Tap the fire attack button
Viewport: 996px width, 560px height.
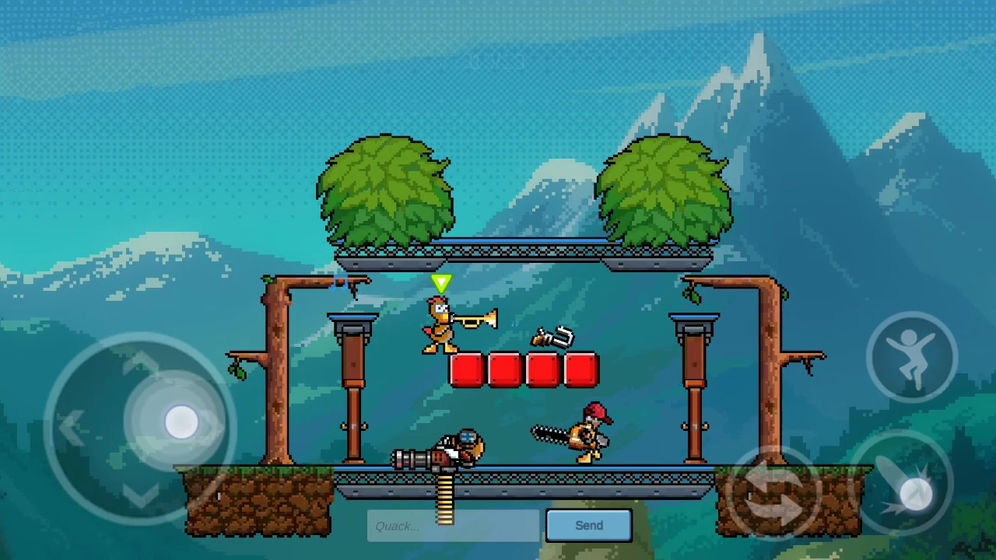pos(905,486)
